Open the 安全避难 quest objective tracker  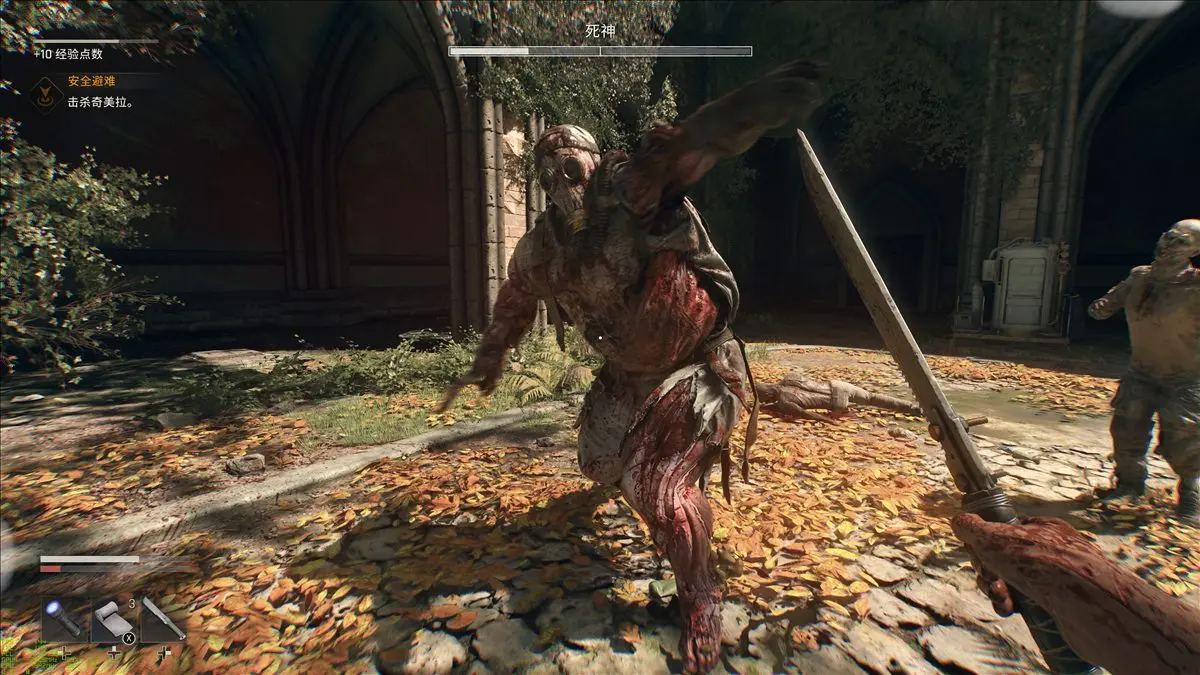[x=93, y=81]
